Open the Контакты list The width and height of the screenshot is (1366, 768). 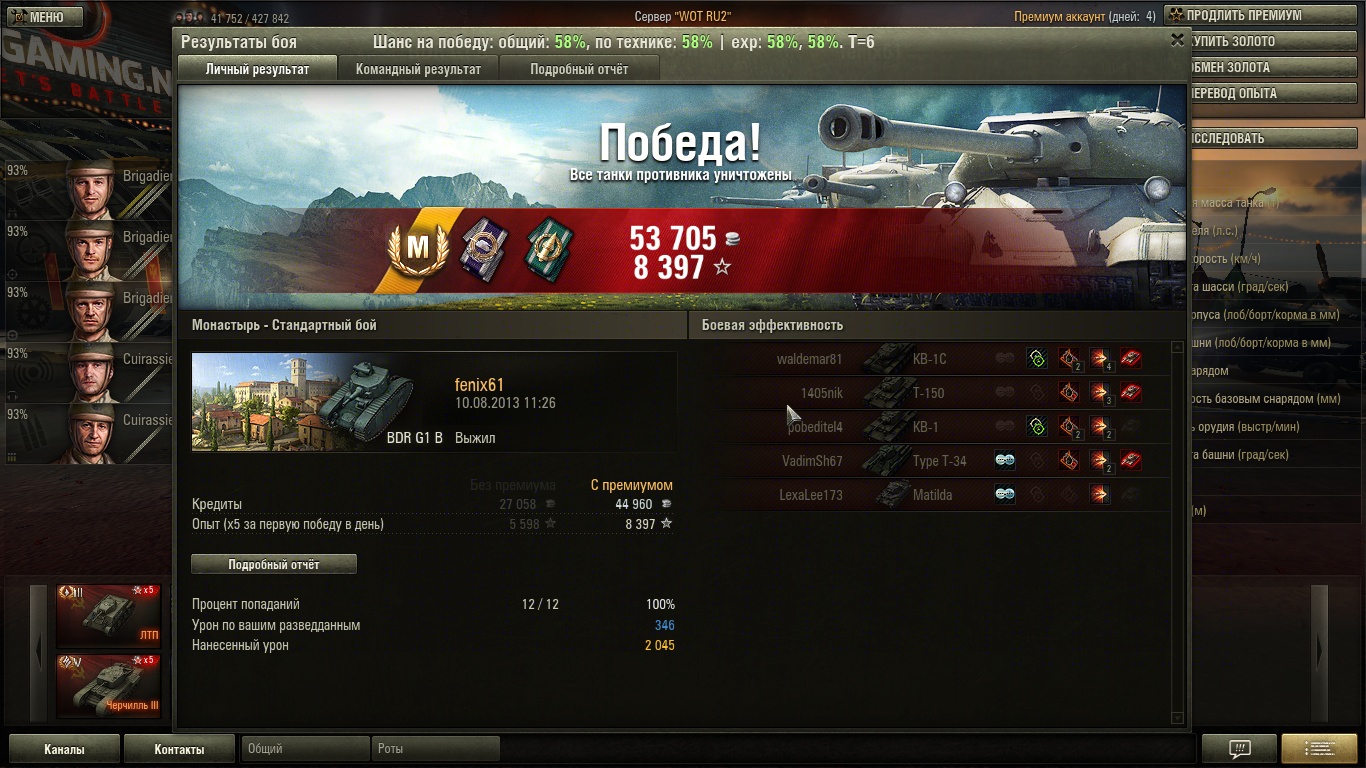[179, 749]
